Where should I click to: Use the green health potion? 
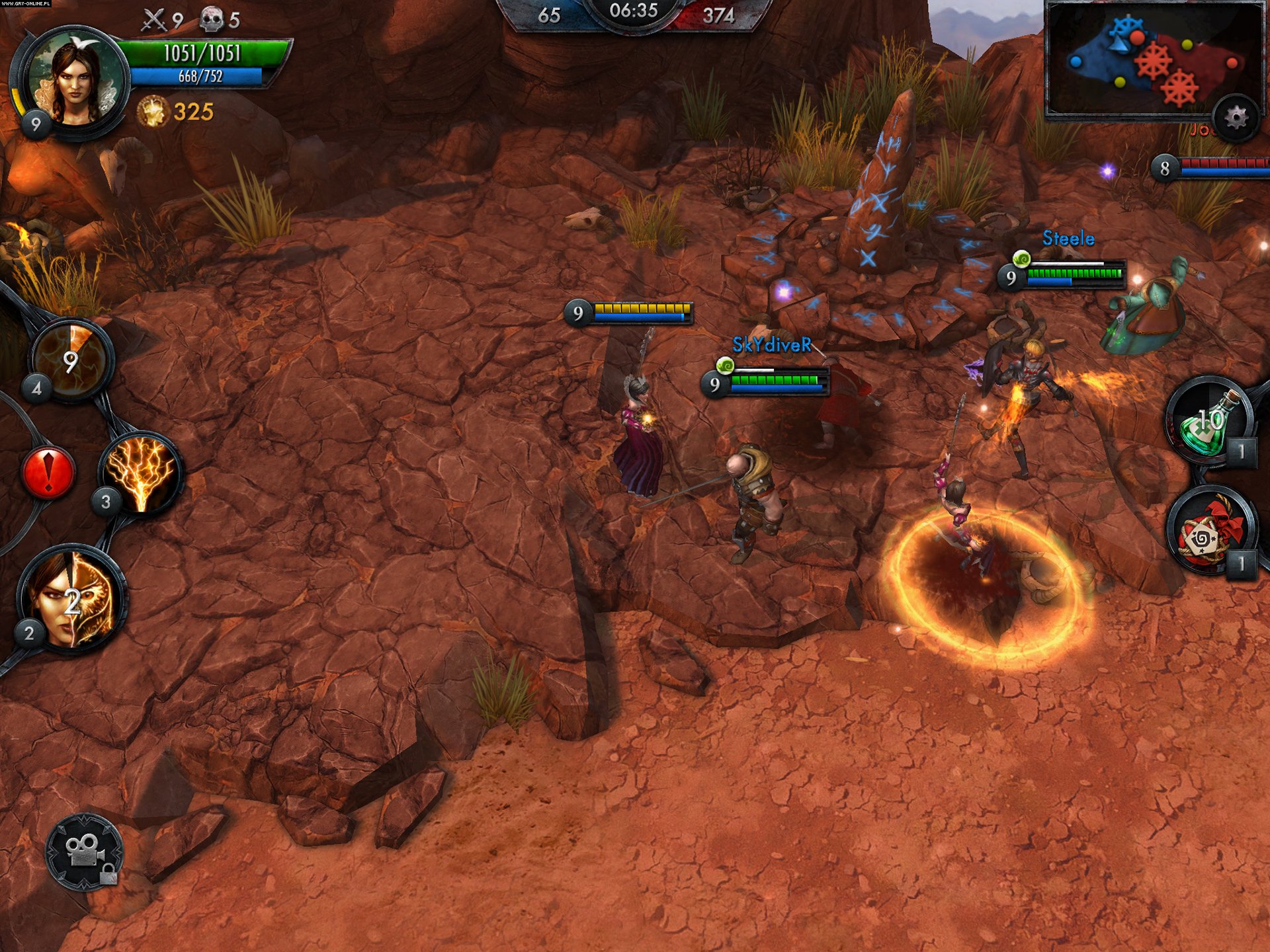(1209, 421)
